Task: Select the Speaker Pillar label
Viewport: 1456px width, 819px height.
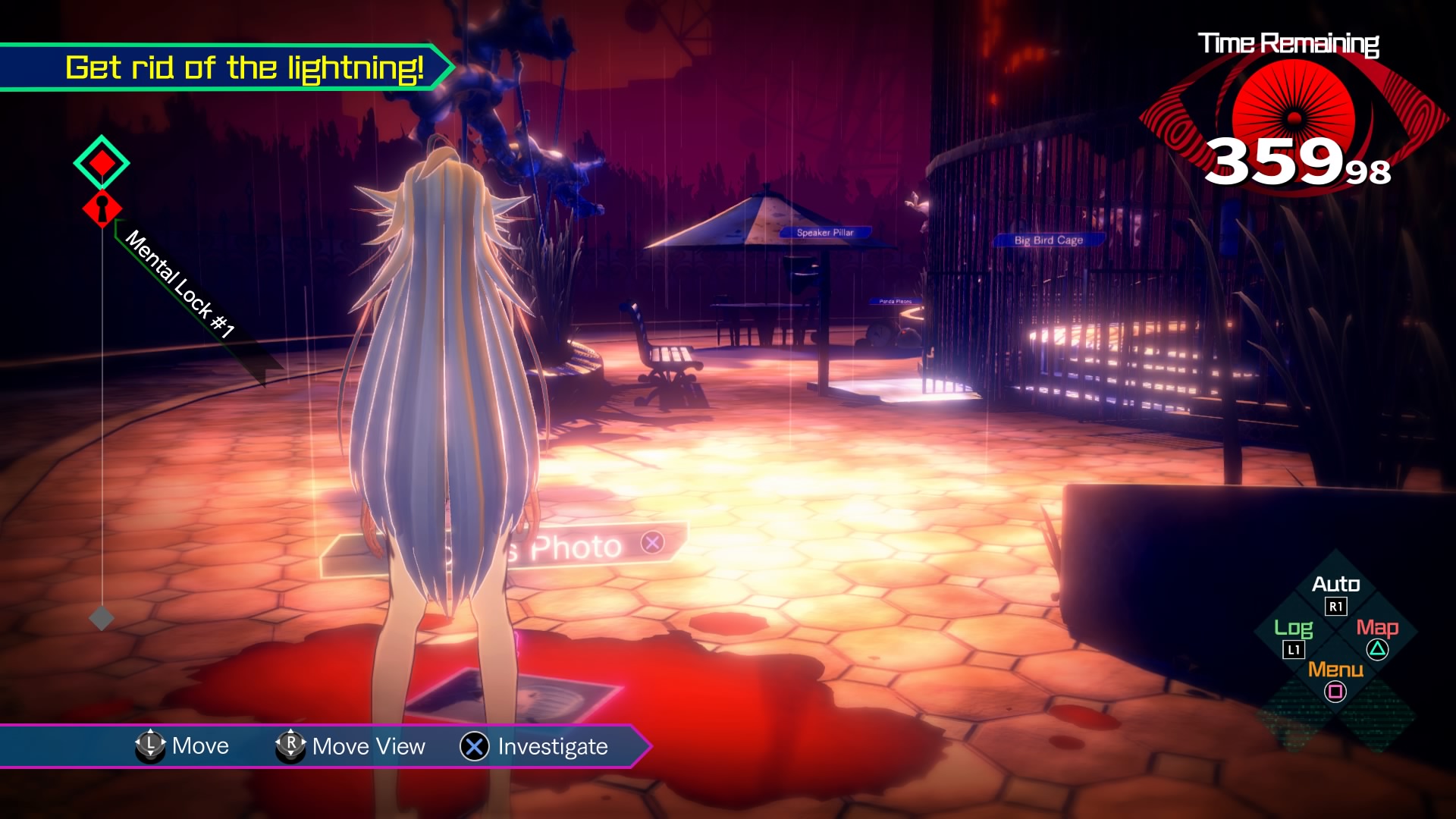Action: pyautogui.click(x=825, y=233)
